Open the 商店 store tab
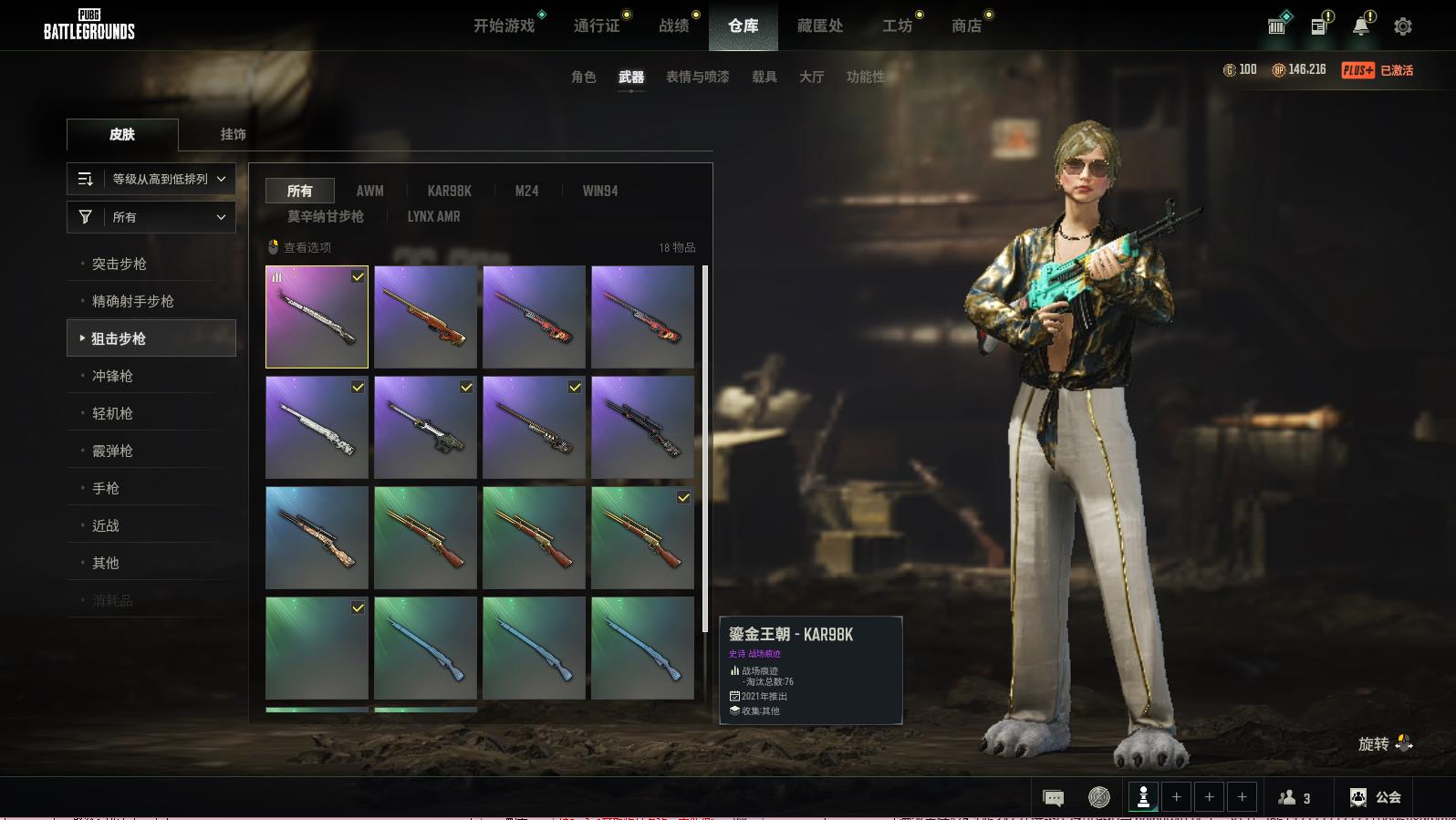The width and height of the screenshot is (1456, 820). (x=966, y=26)
